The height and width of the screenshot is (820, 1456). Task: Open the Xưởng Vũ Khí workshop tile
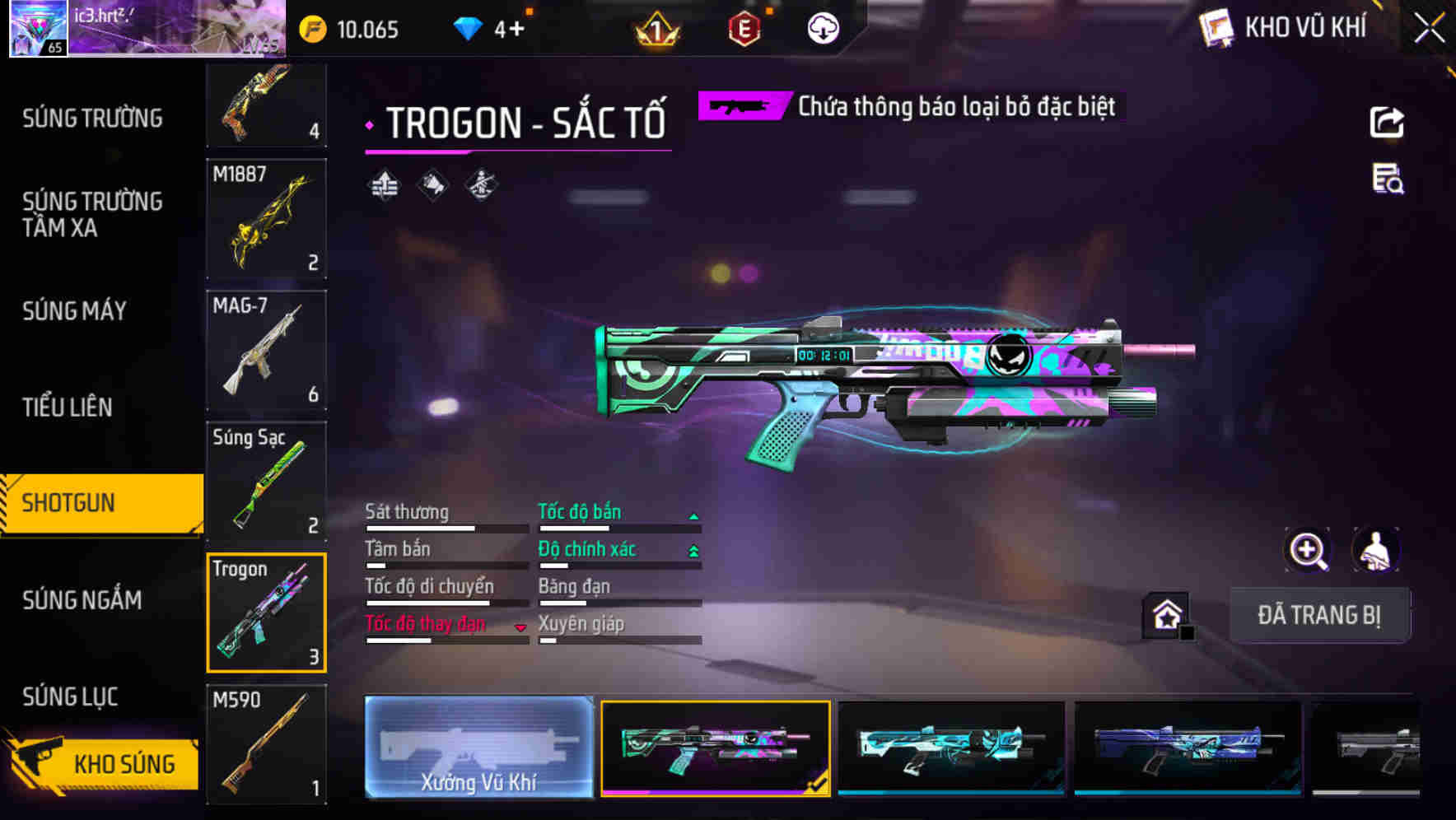478,747
